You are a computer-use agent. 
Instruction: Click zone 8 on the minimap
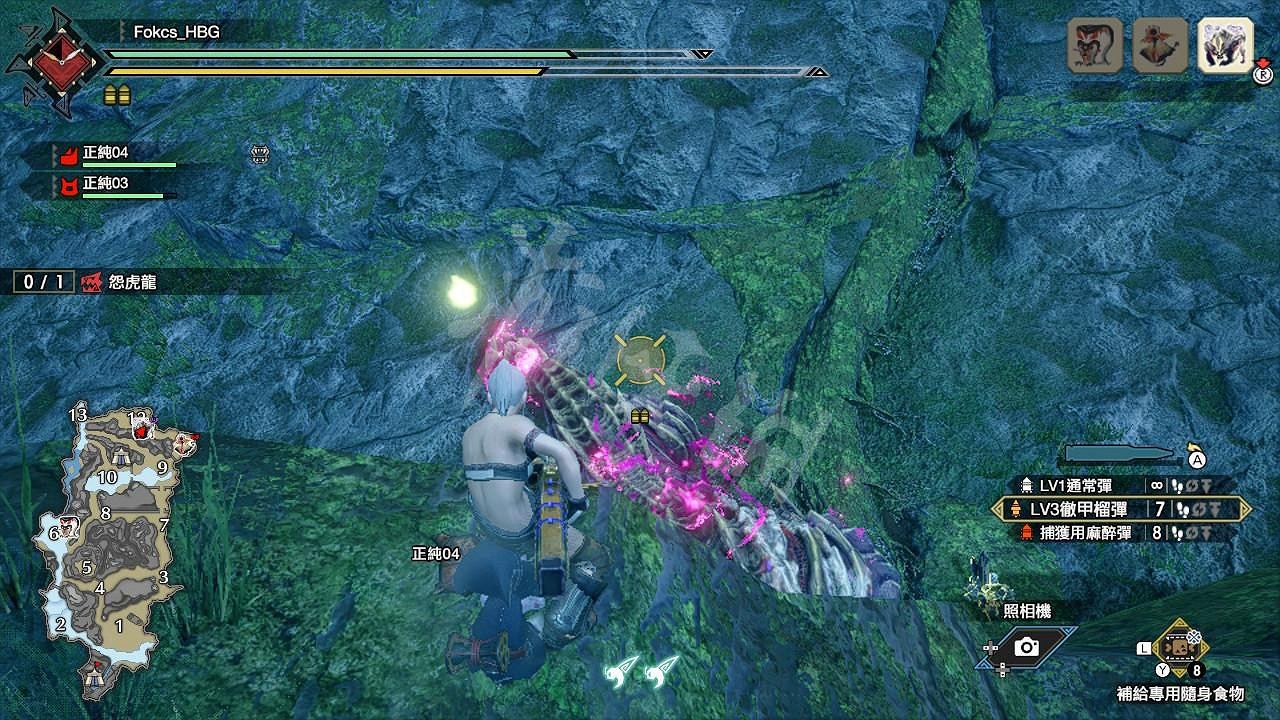pos(103,513)
